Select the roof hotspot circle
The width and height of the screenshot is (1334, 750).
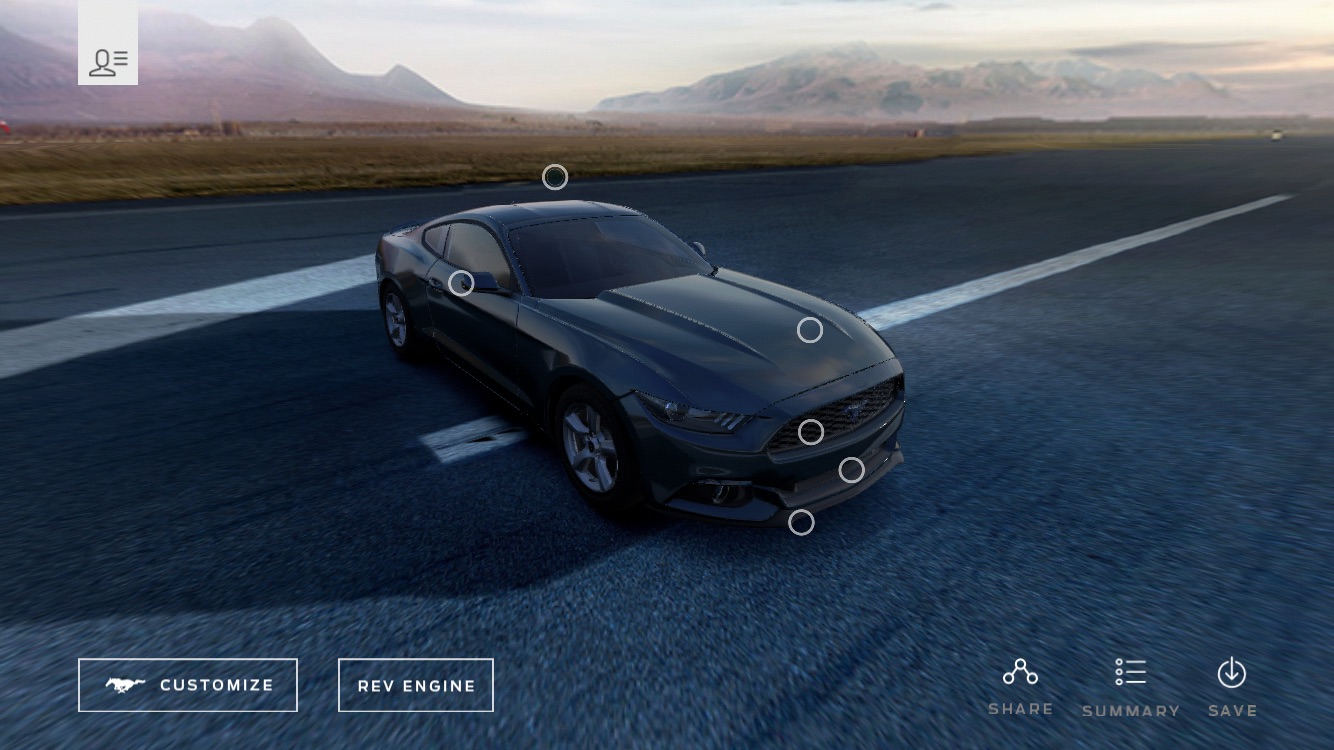tap(555, 177)
